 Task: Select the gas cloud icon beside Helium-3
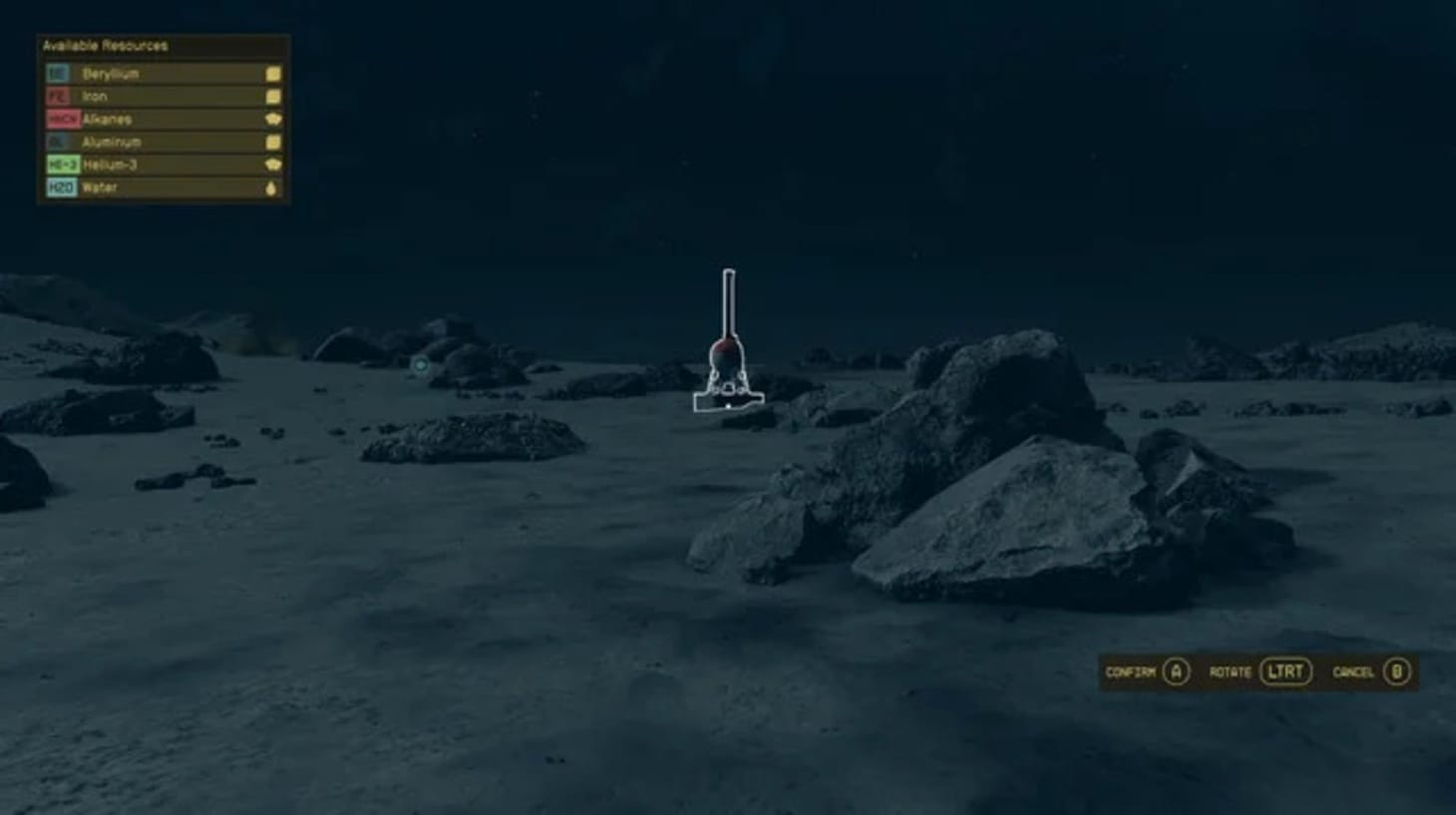click(271, 164)
